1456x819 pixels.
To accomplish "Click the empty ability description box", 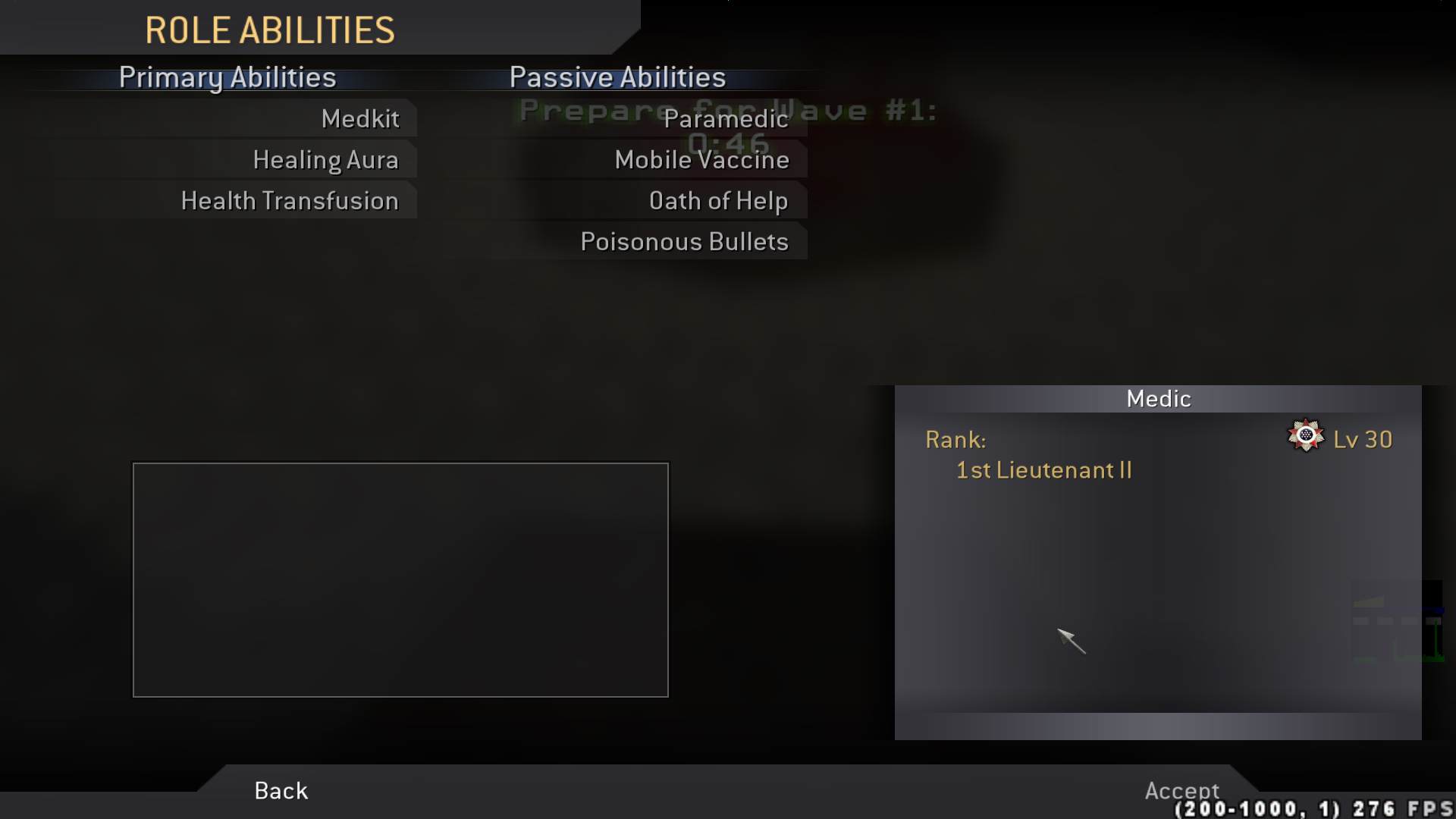I will click(x=400, y=580).
